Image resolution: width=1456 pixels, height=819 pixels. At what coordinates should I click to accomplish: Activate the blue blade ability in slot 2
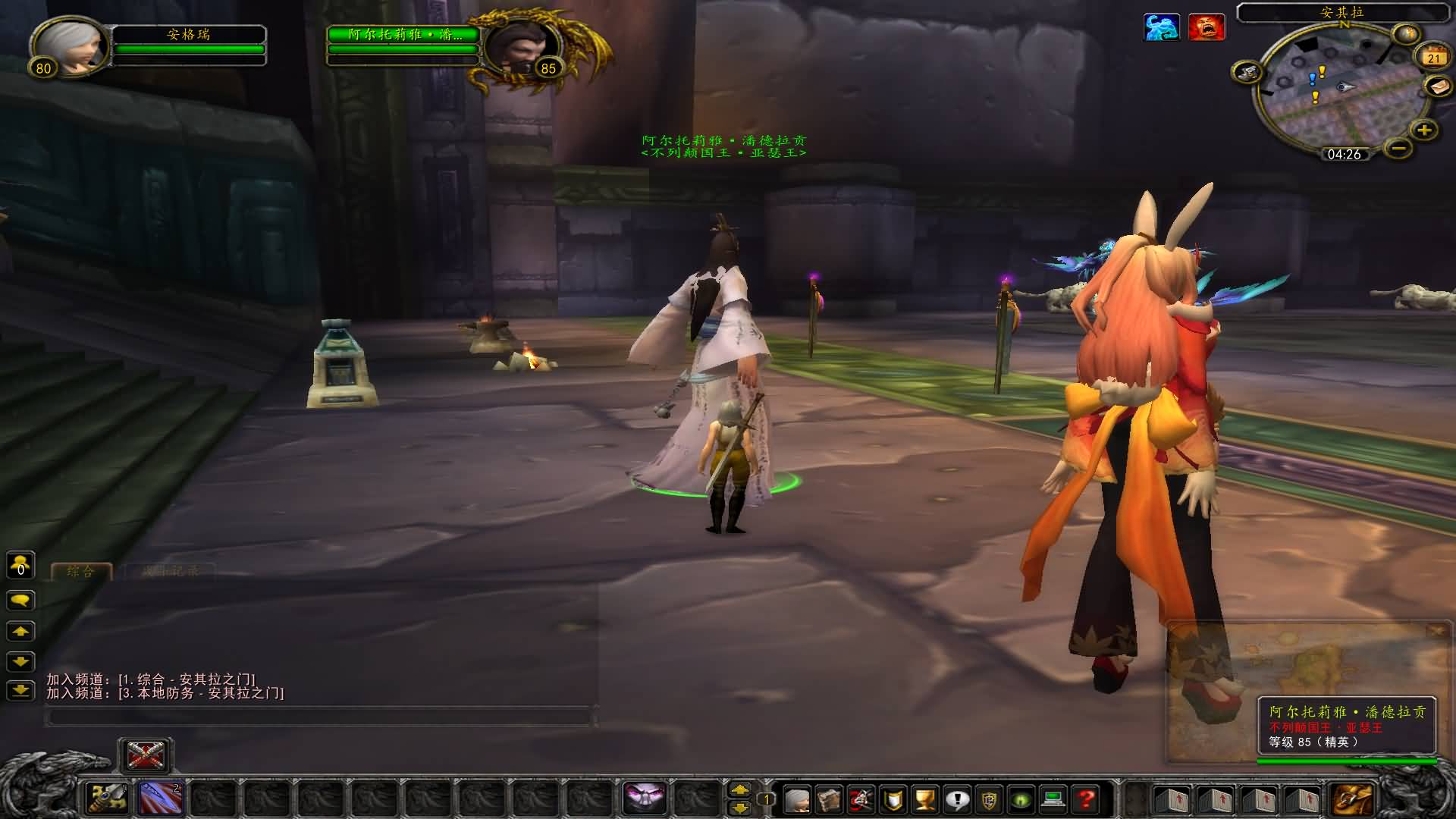(x=160, y=798)
